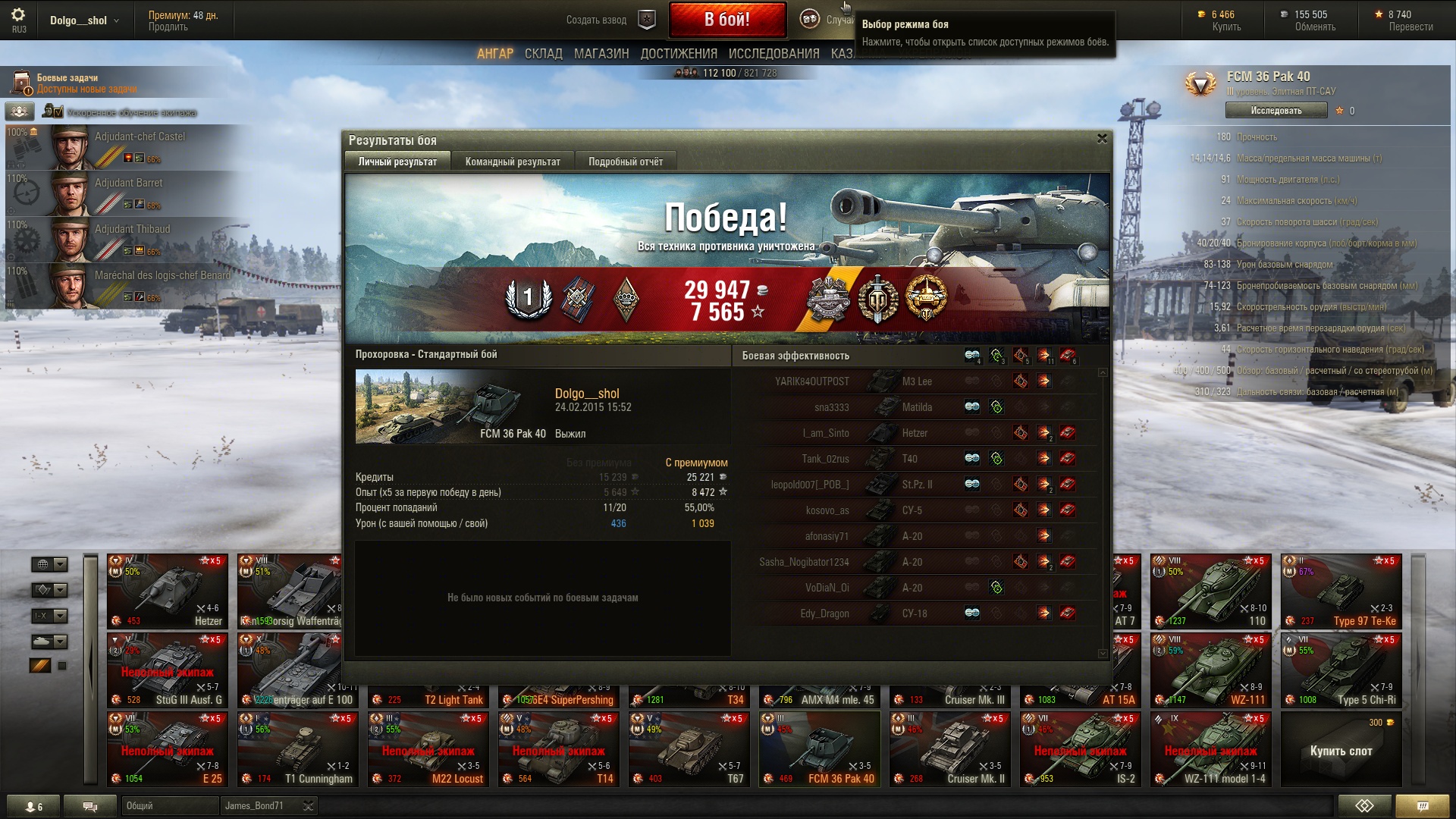Close the James_Bond71 chat tab
This screenshot has width=1456, height=819.
click(x=308, y=806)
